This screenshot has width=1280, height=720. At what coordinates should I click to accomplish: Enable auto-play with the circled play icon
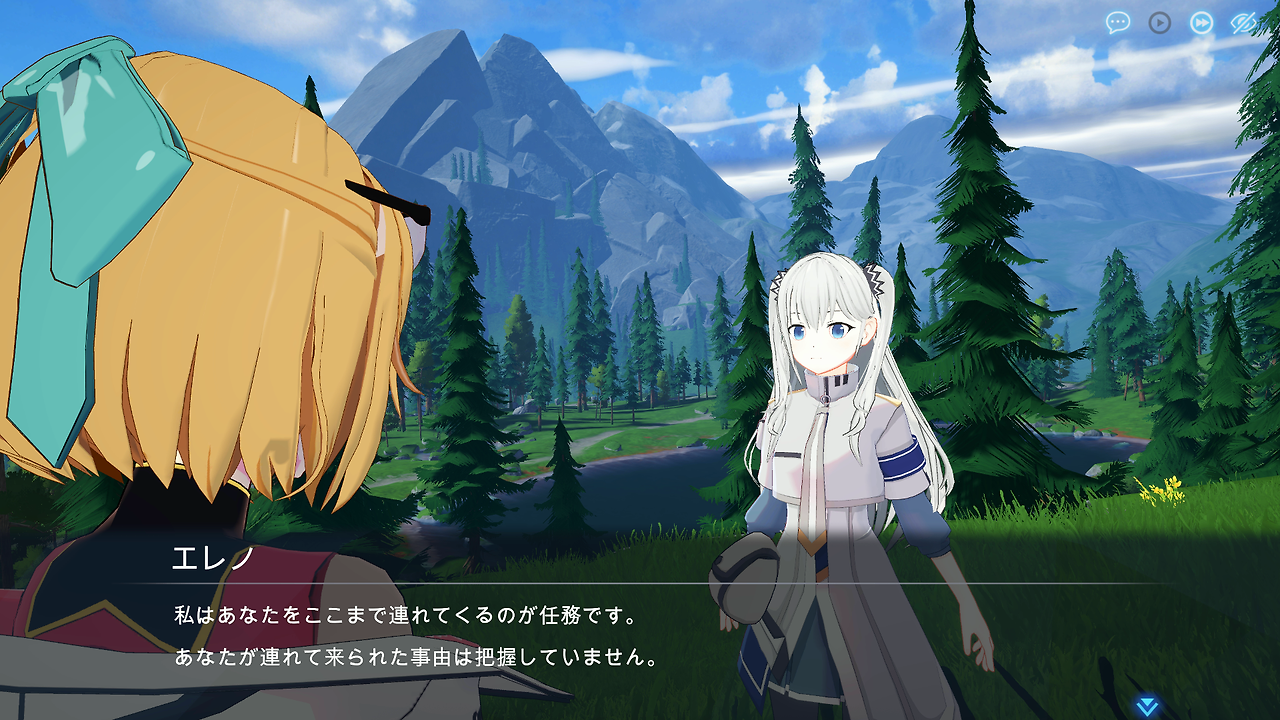point(1160,22)
